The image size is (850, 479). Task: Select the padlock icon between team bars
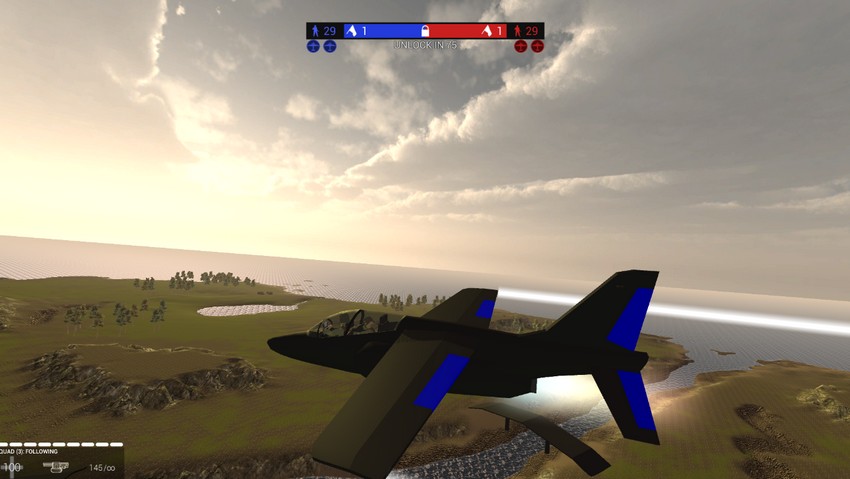pyautogui.click(x=425, y=31)
